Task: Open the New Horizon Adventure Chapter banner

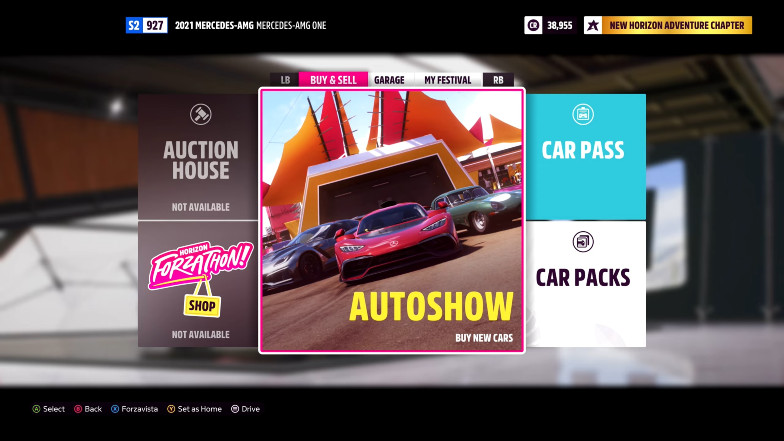Action: 667,25
